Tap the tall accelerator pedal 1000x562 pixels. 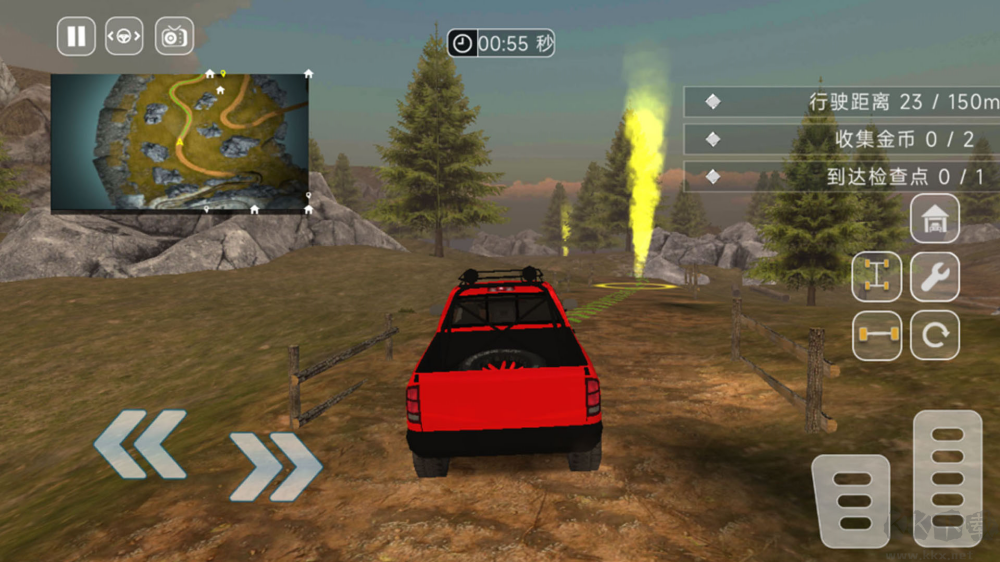(x=947, y=478)
